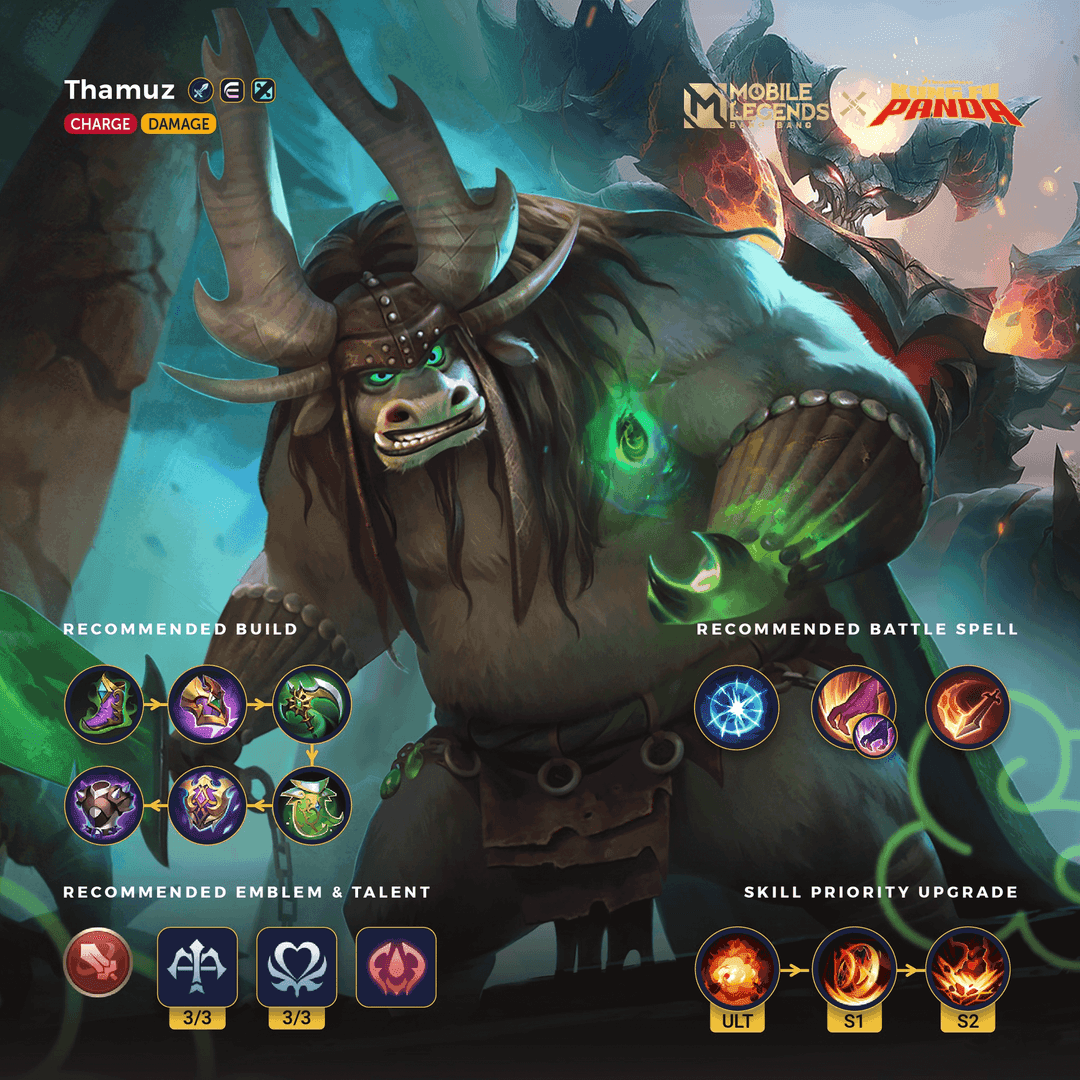
Task: Select the S1 fiery ring skill
Action: point(852,970)
